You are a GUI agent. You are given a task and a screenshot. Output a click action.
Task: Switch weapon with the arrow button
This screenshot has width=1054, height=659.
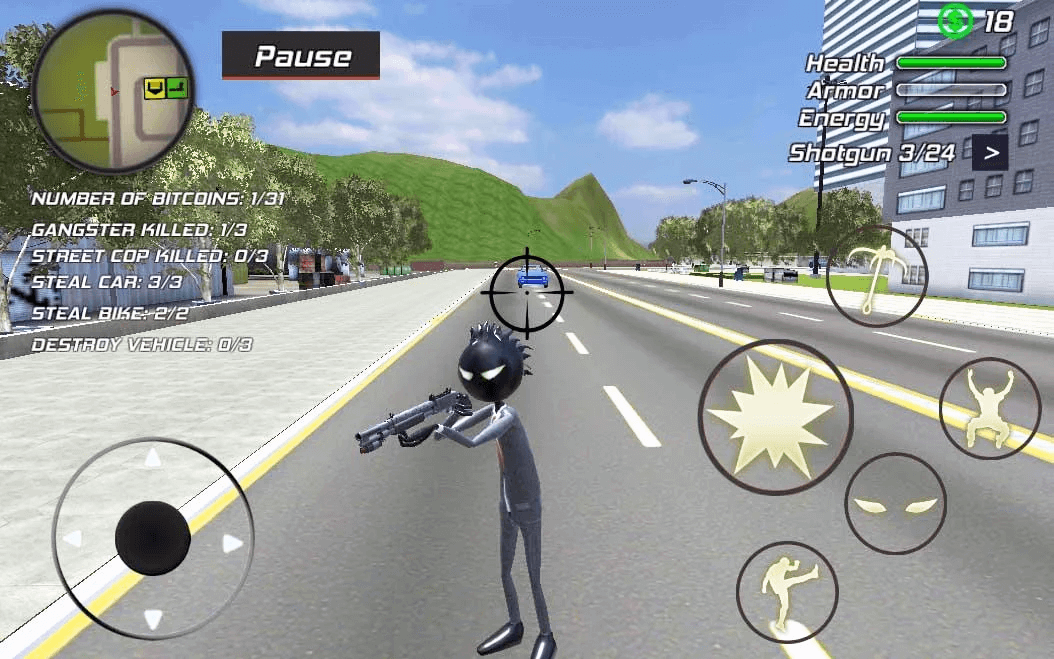pos(990,153)
